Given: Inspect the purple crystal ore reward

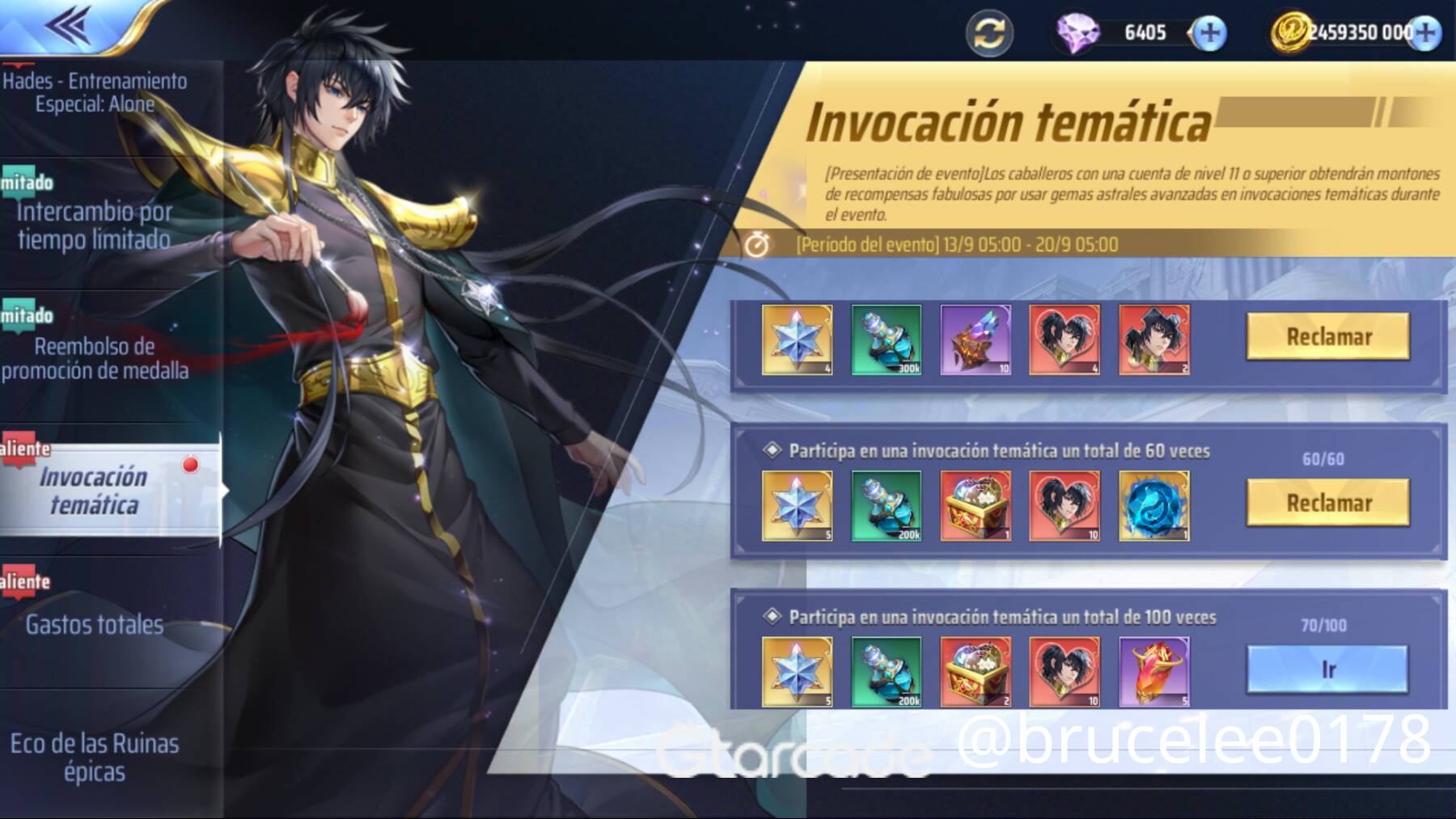Looking at the screenshot, I should tap(976, 340).
